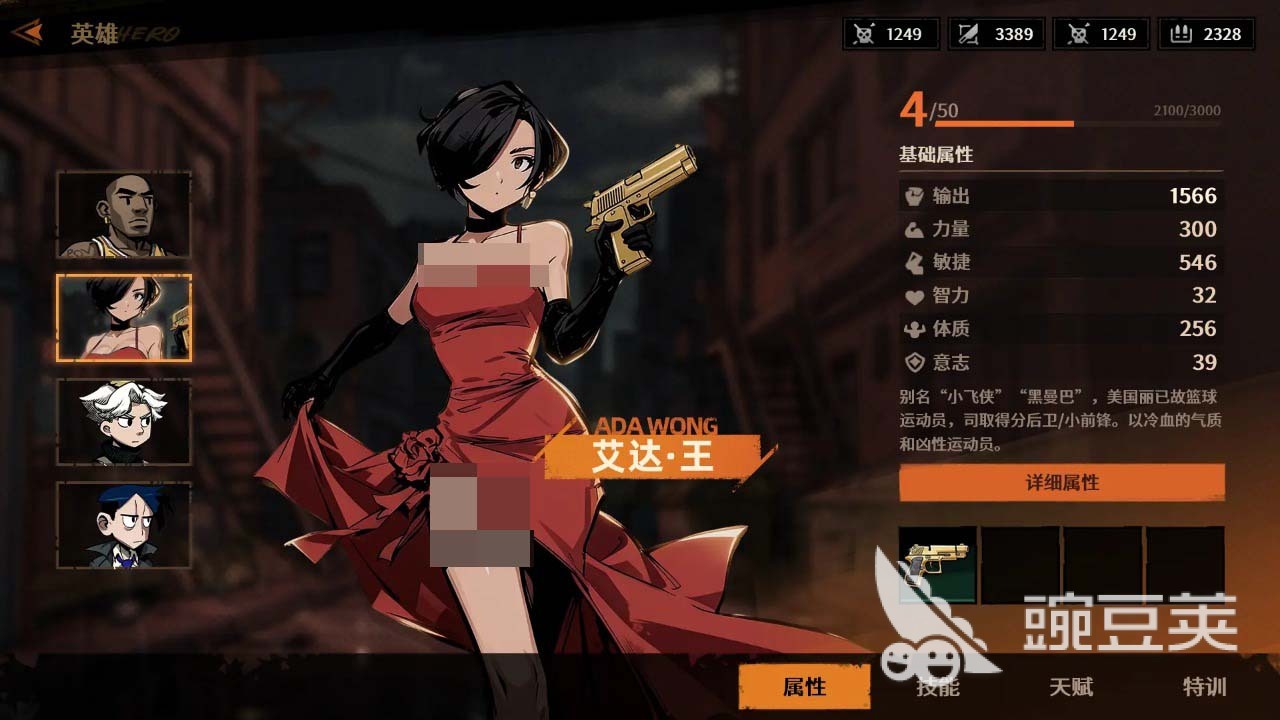
Task: Pick the blue-haired hero portrait
Action: (124, 525)
